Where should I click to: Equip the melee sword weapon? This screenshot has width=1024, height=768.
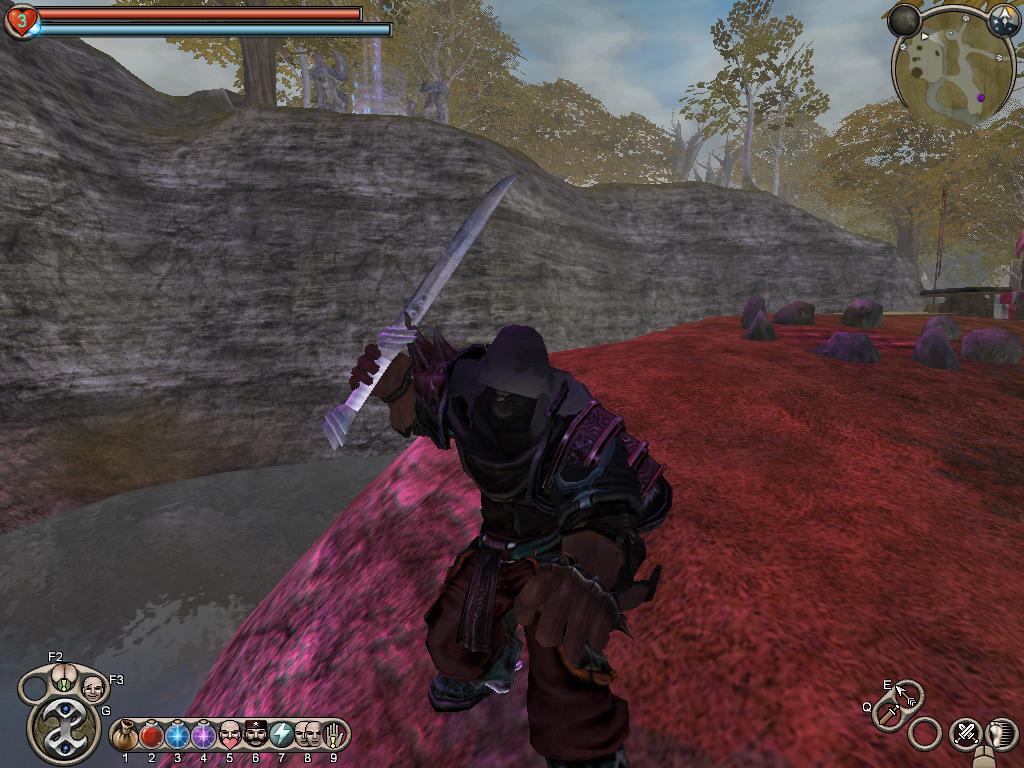tap(887, 714)
